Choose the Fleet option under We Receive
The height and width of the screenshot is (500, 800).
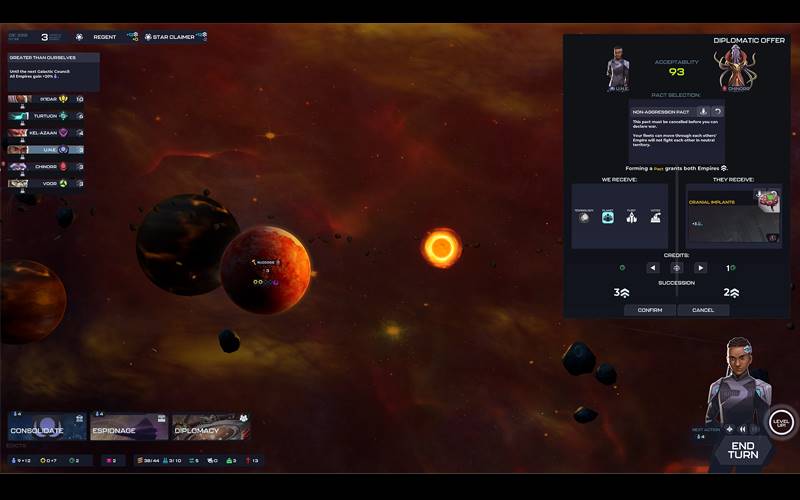tap(631, 216)
